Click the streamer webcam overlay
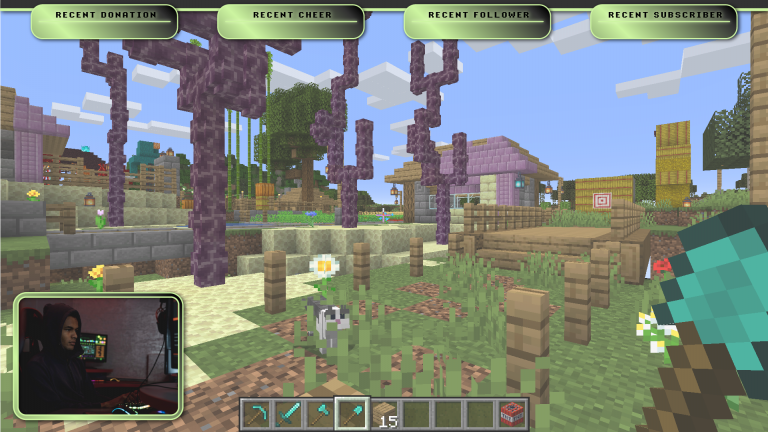768x432 pixels. click(97, 355)
